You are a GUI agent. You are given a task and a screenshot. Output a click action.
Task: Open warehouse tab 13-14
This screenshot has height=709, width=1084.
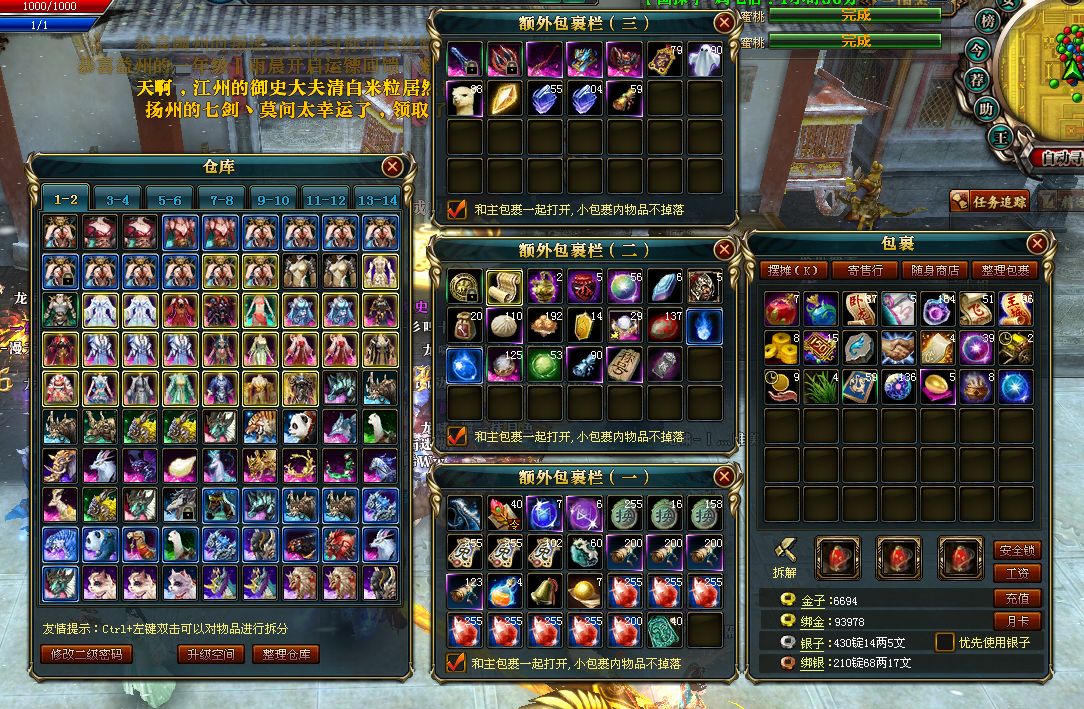pyautogui.click(x=376, y=199)
